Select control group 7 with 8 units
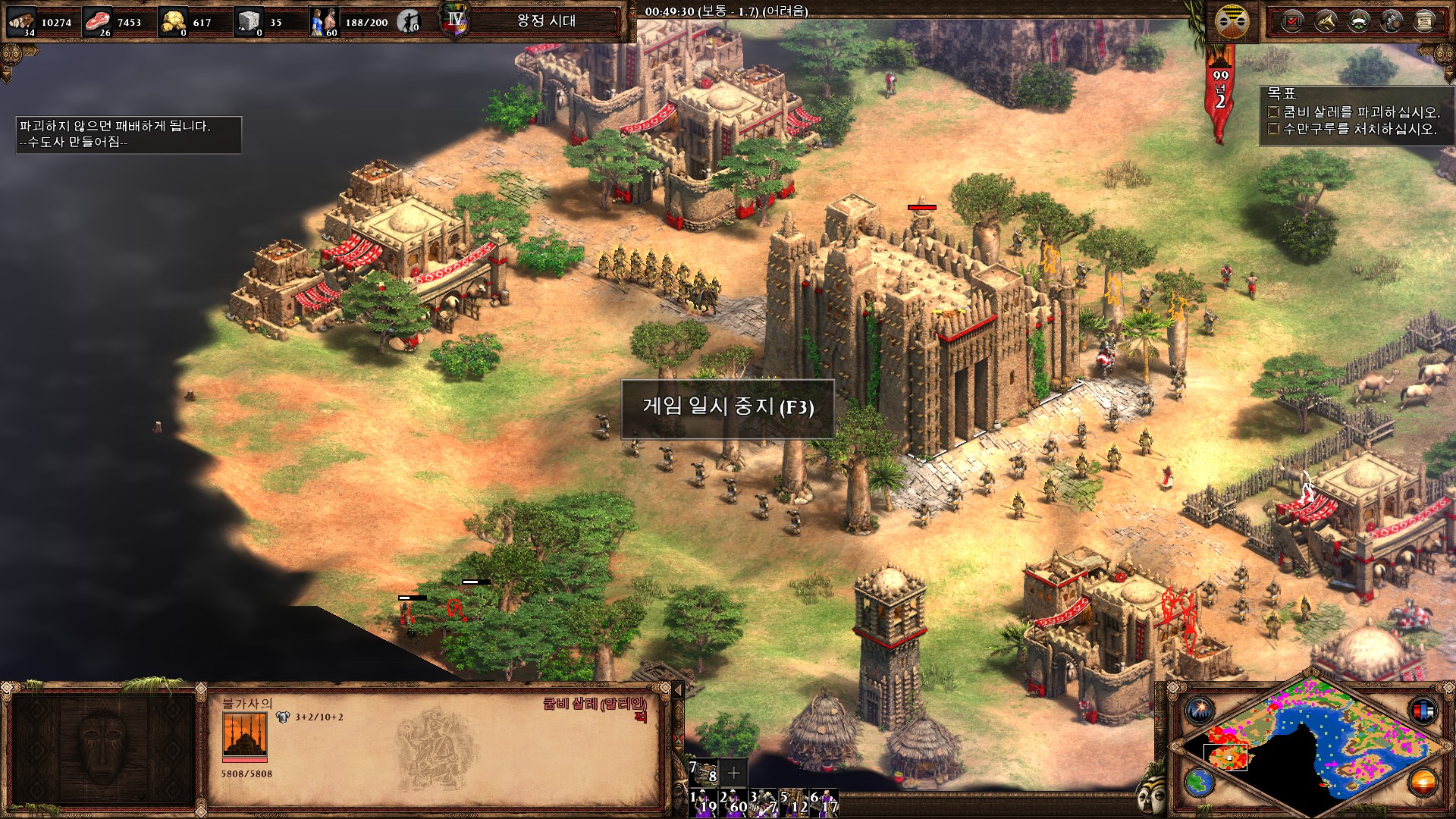 [x=703, y=772]
